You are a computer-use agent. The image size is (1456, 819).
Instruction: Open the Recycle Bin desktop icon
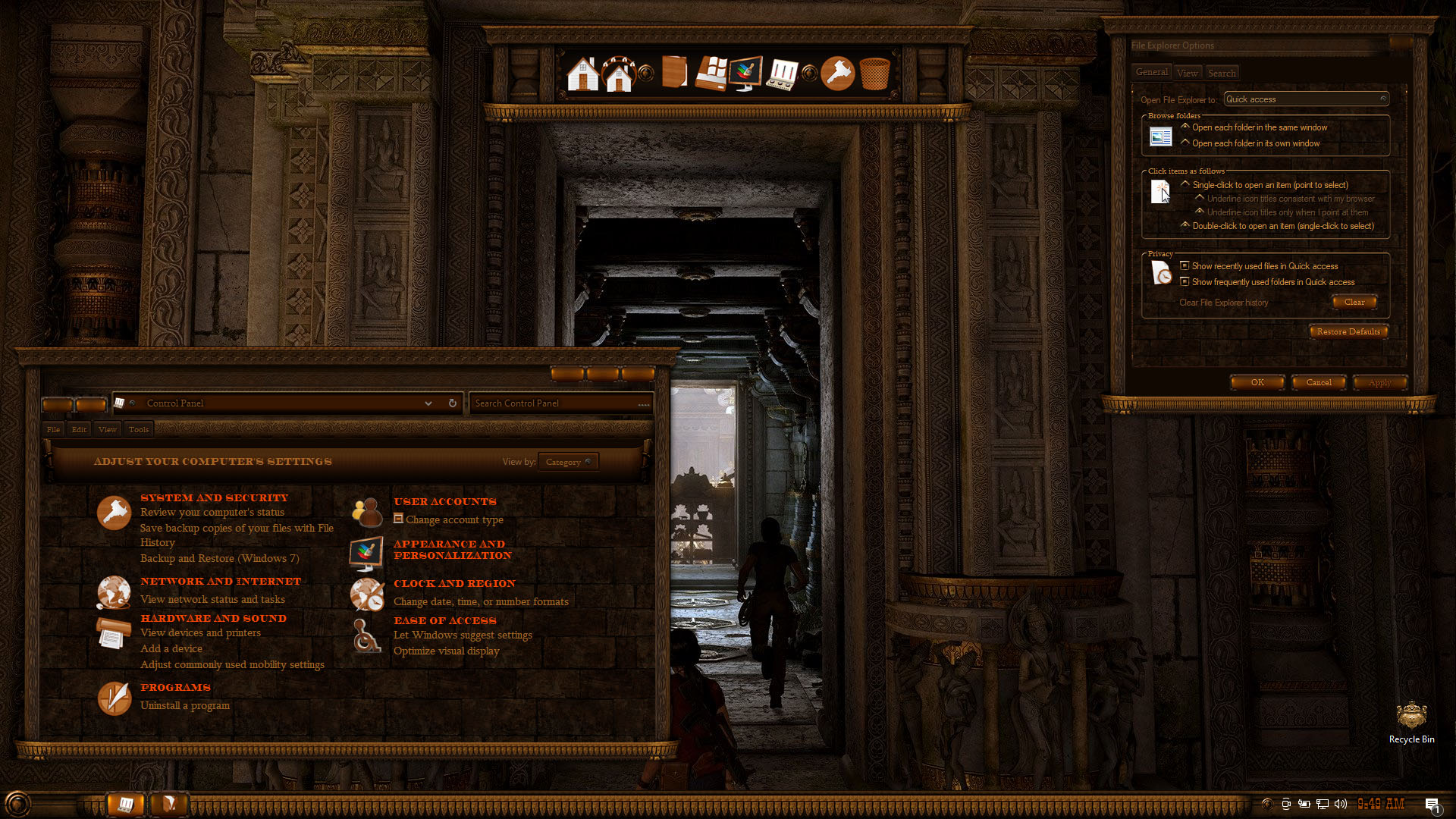(1411, 722)
